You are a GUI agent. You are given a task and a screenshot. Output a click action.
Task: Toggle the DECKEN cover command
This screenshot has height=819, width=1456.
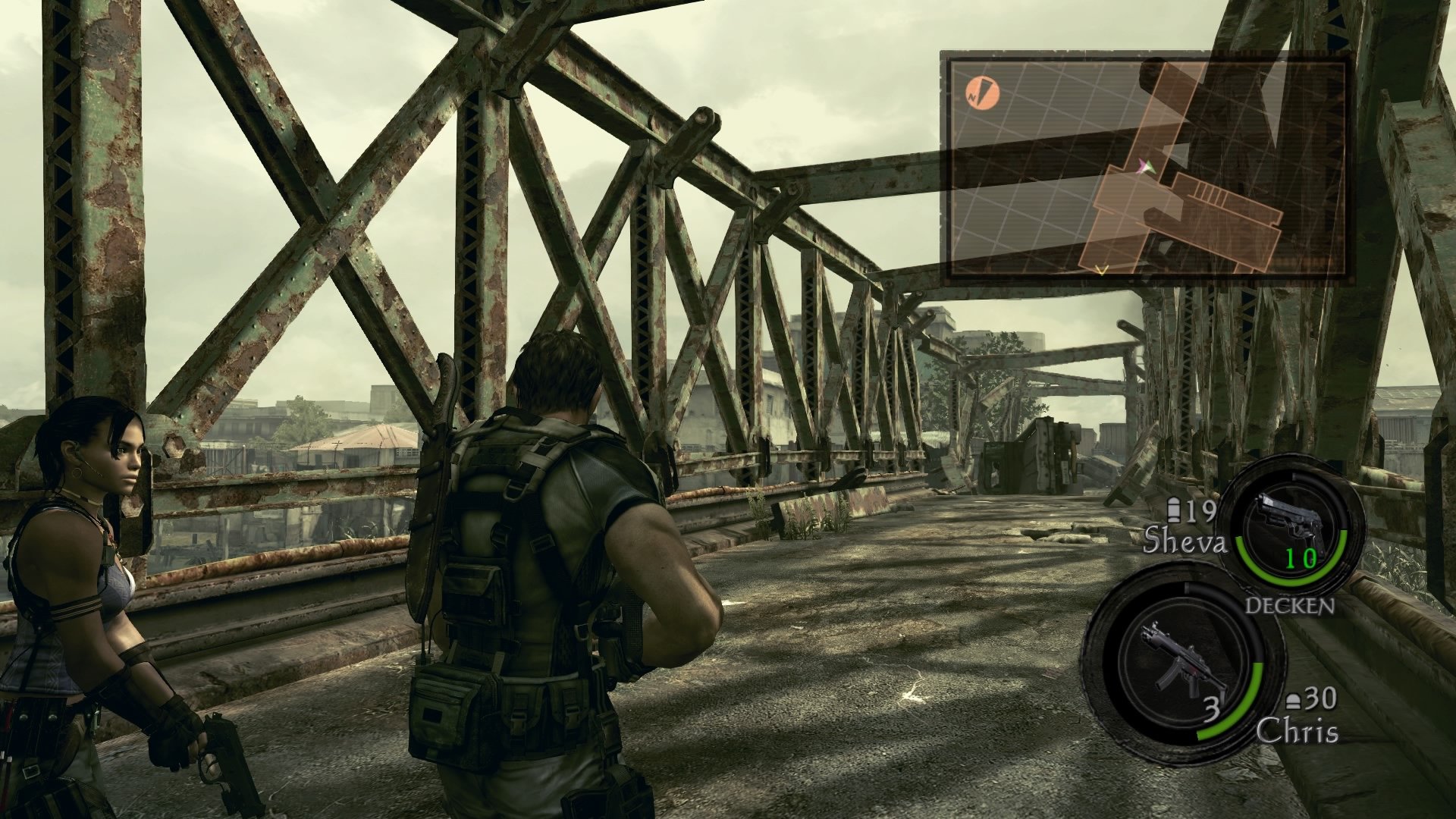pyautogui.click(x=1291, y=605)
